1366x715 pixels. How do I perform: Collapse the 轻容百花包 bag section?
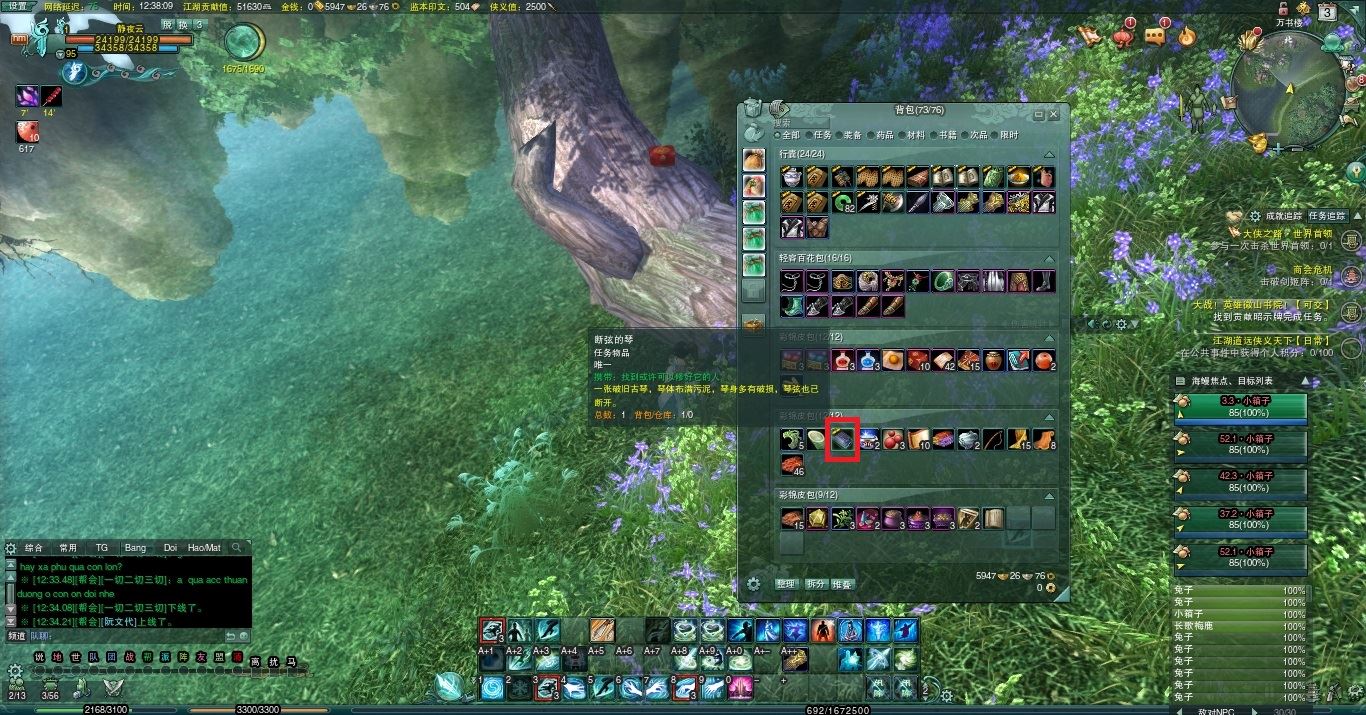coord(1049,258)
